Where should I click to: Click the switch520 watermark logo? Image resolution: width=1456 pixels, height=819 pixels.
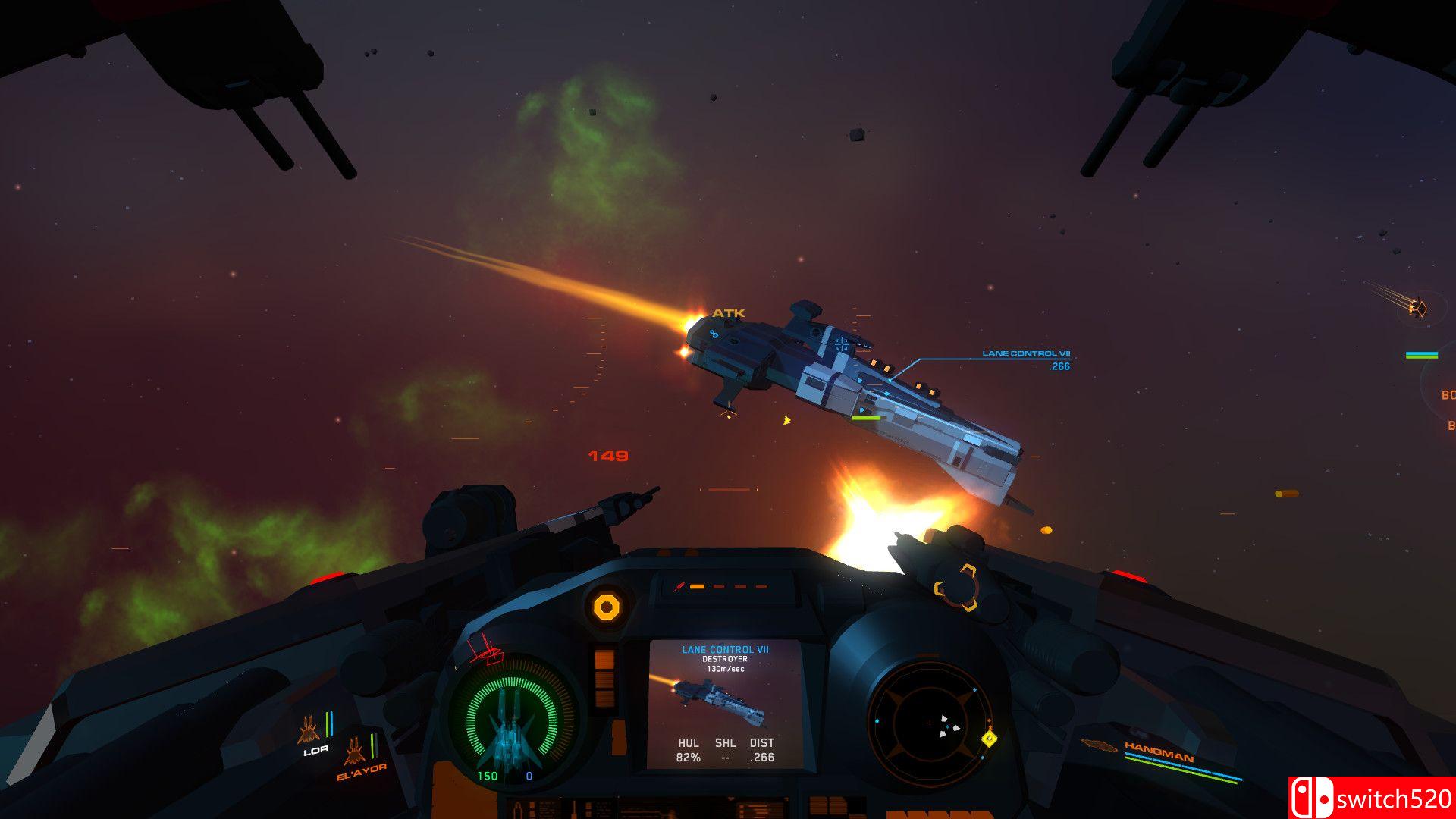coord(1371,798)
